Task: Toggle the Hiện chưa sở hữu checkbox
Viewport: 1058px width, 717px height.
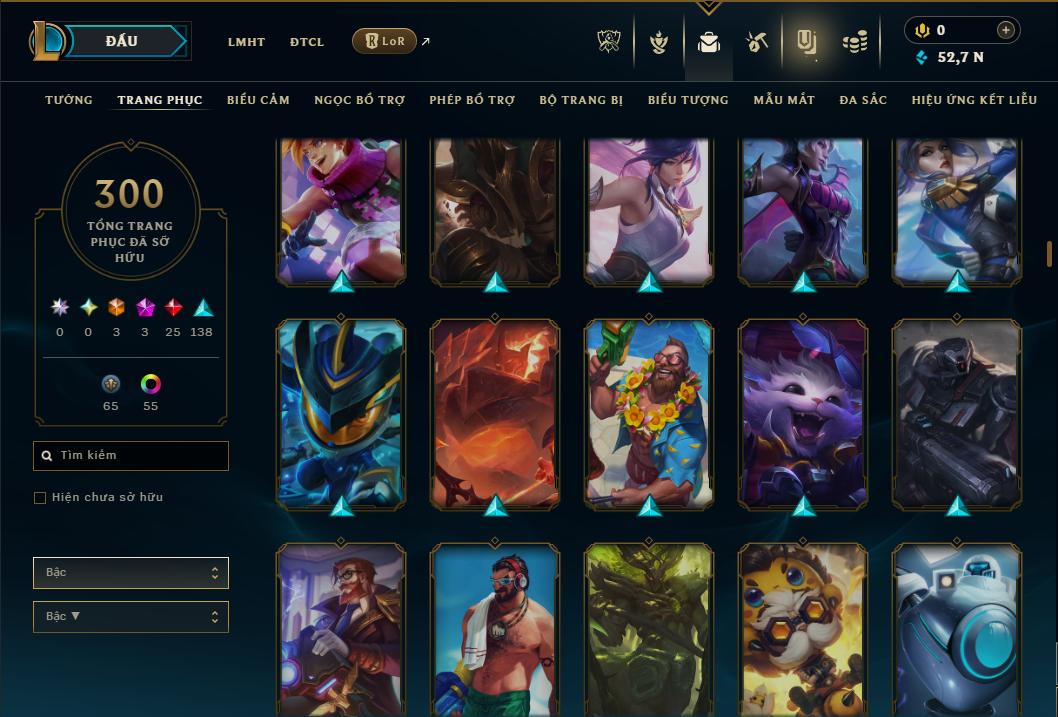Action: 40,498
